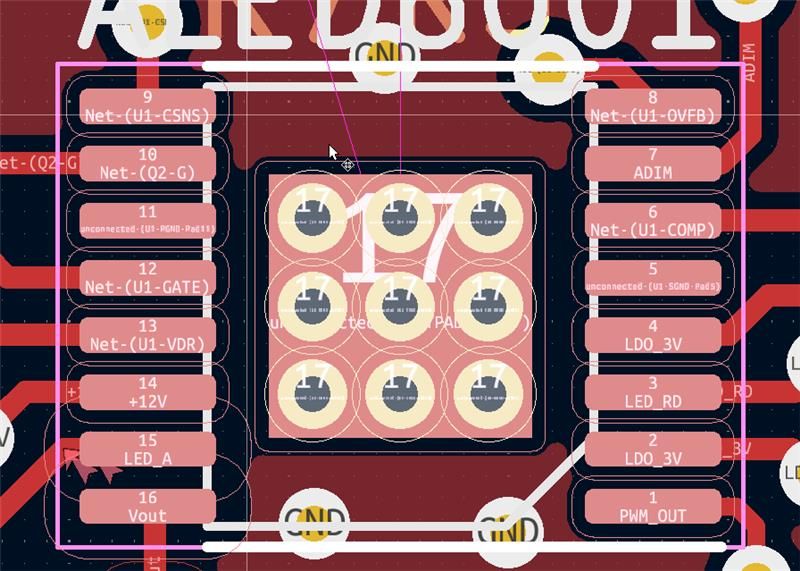Select pad 13 labeled Net-(U1-VDR)
Image resolution: width=800 pixels, height=571 pixels.
148,335
